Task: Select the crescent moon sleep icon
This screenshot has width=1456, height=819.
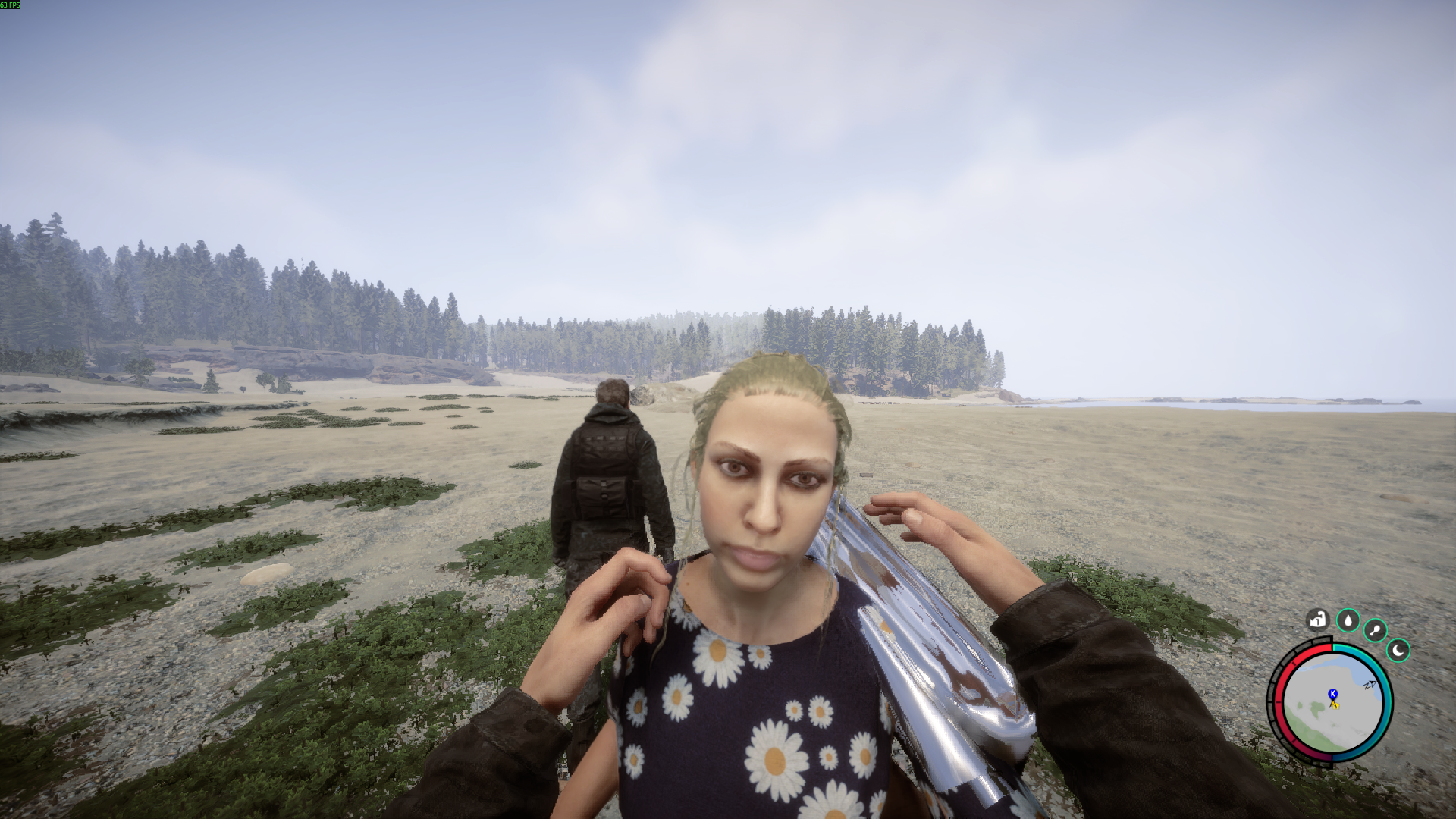Action: pos(1398,651)
